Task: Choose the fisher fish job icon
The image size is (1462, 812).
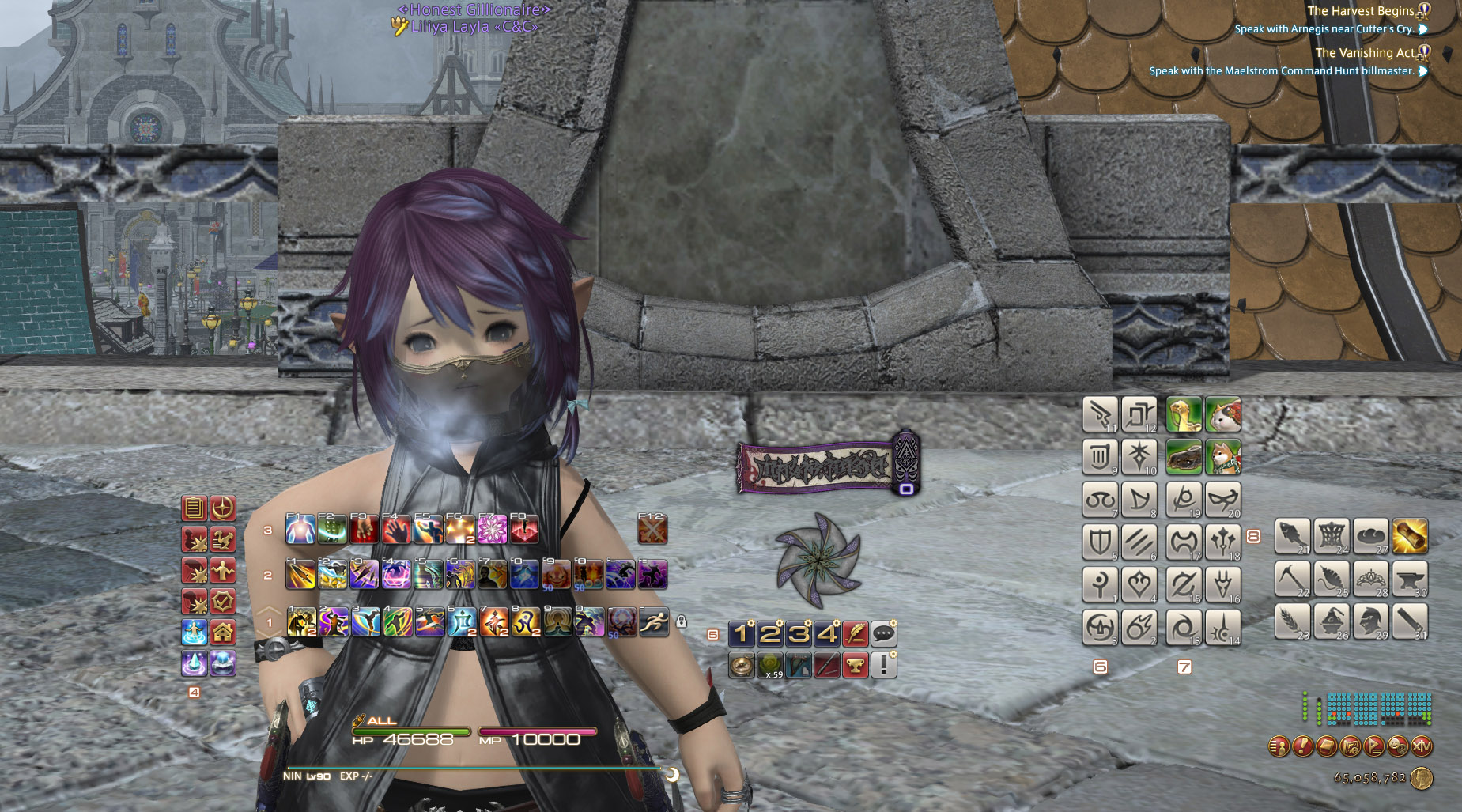Action: [1293, 536]
